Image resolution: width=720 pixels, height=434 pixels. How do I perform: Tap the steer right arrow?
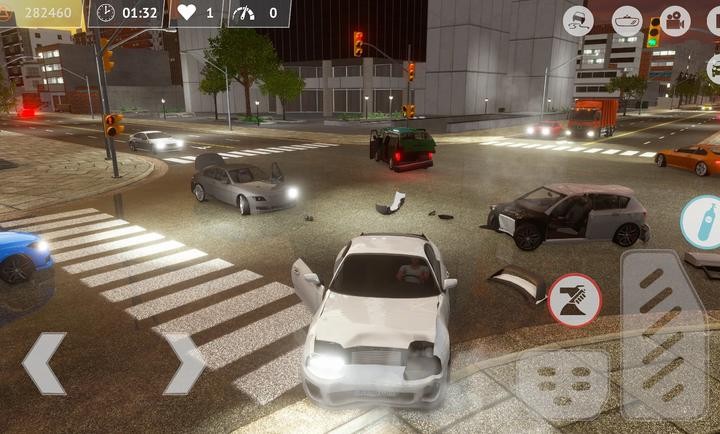point(184,364)
